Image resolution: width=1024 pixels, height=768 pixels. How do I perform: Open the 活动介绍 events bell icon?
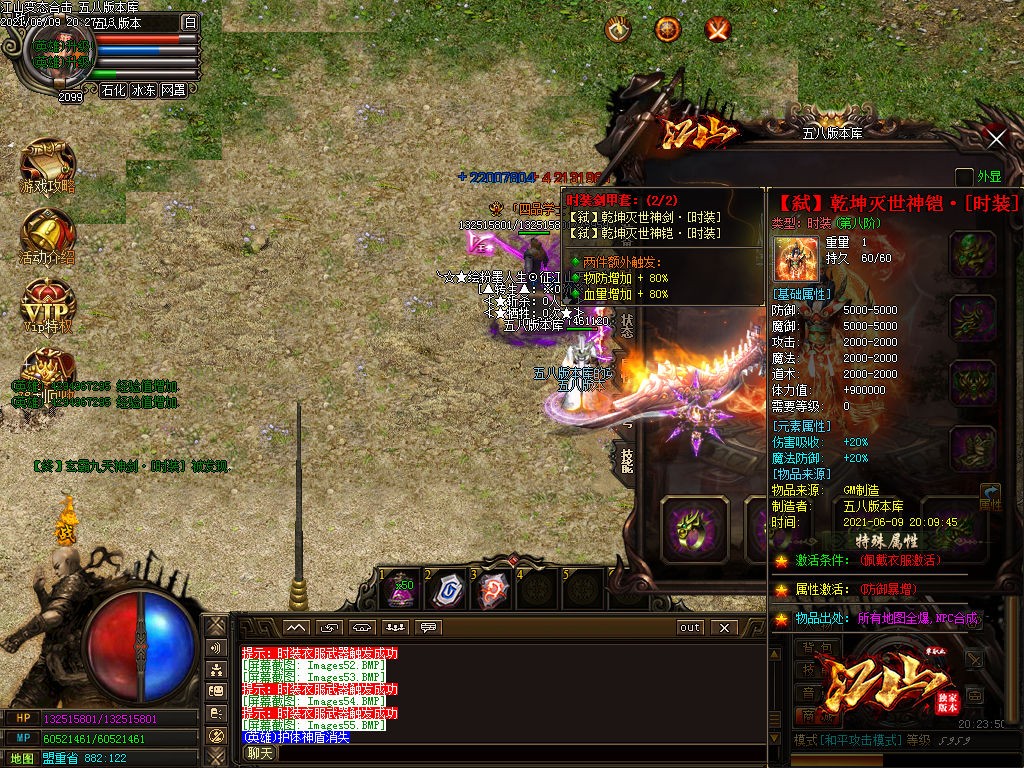click(47, 234)
